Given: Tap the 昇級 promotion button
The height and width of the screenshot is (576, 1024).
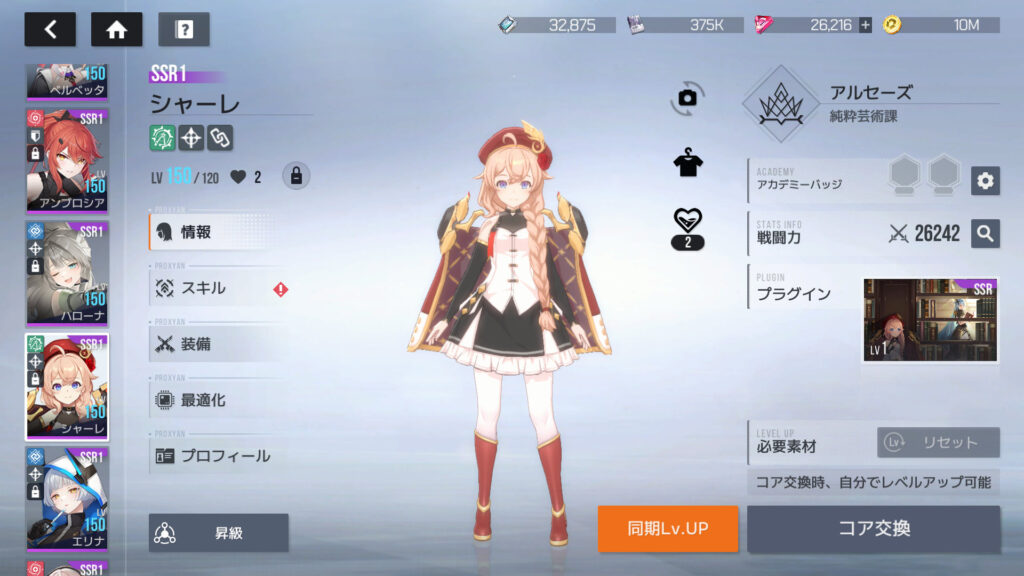Looking at the screenshot, I should (219, 533).
